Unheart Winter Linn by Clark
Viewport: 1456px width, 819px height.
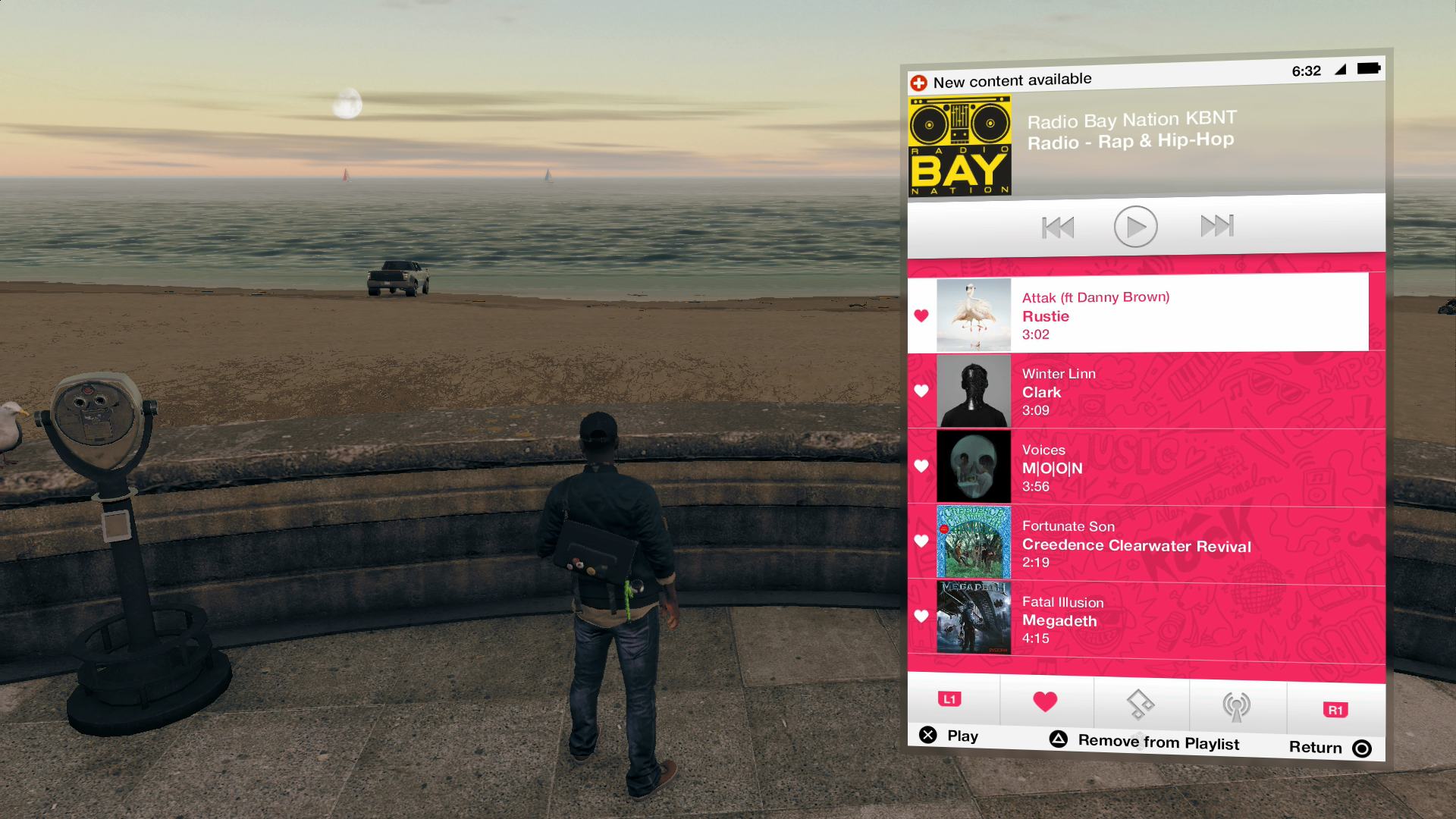[921, 391]
